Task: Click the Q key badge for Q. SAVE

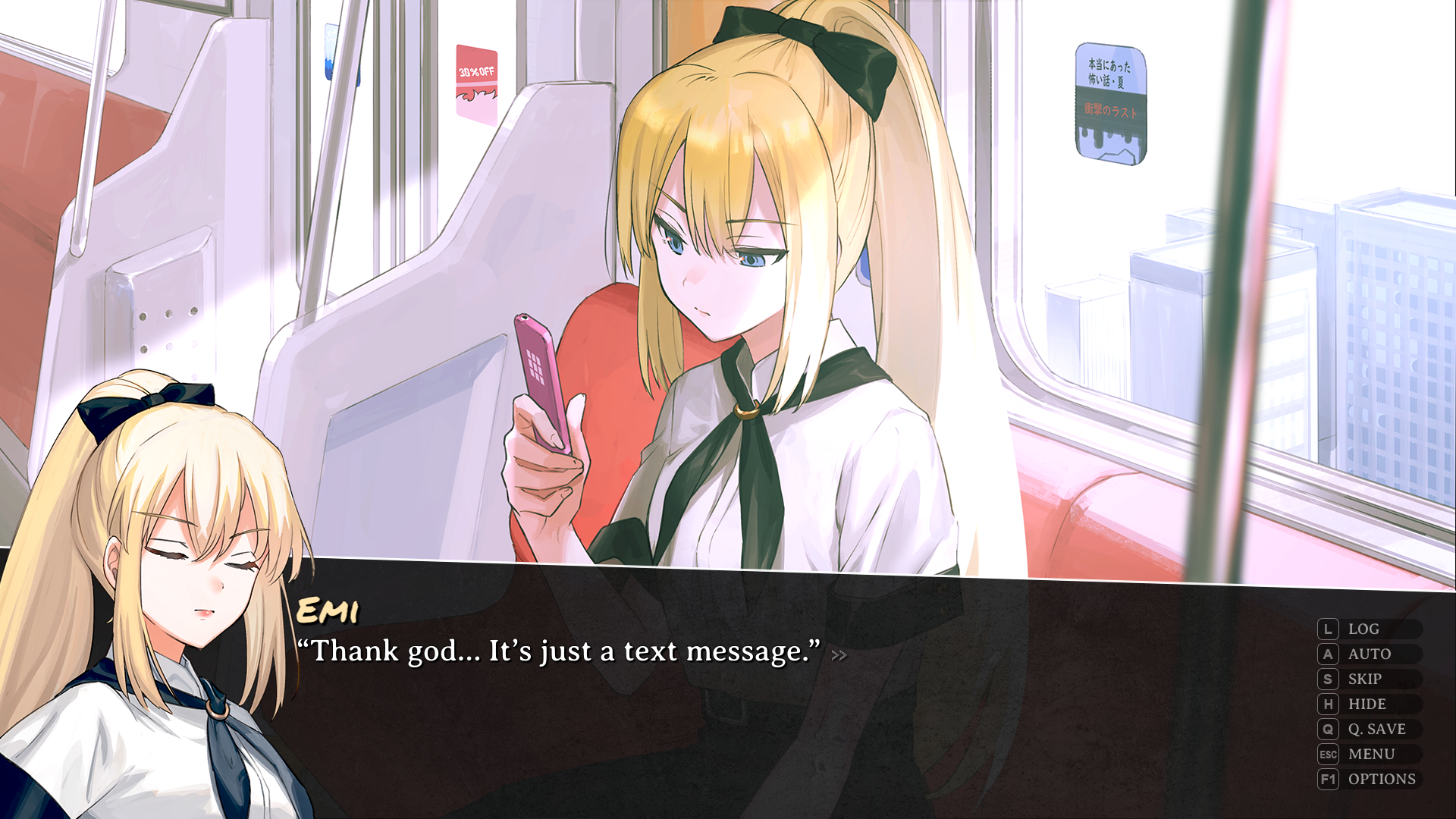Action: (x=1327, y=729)
